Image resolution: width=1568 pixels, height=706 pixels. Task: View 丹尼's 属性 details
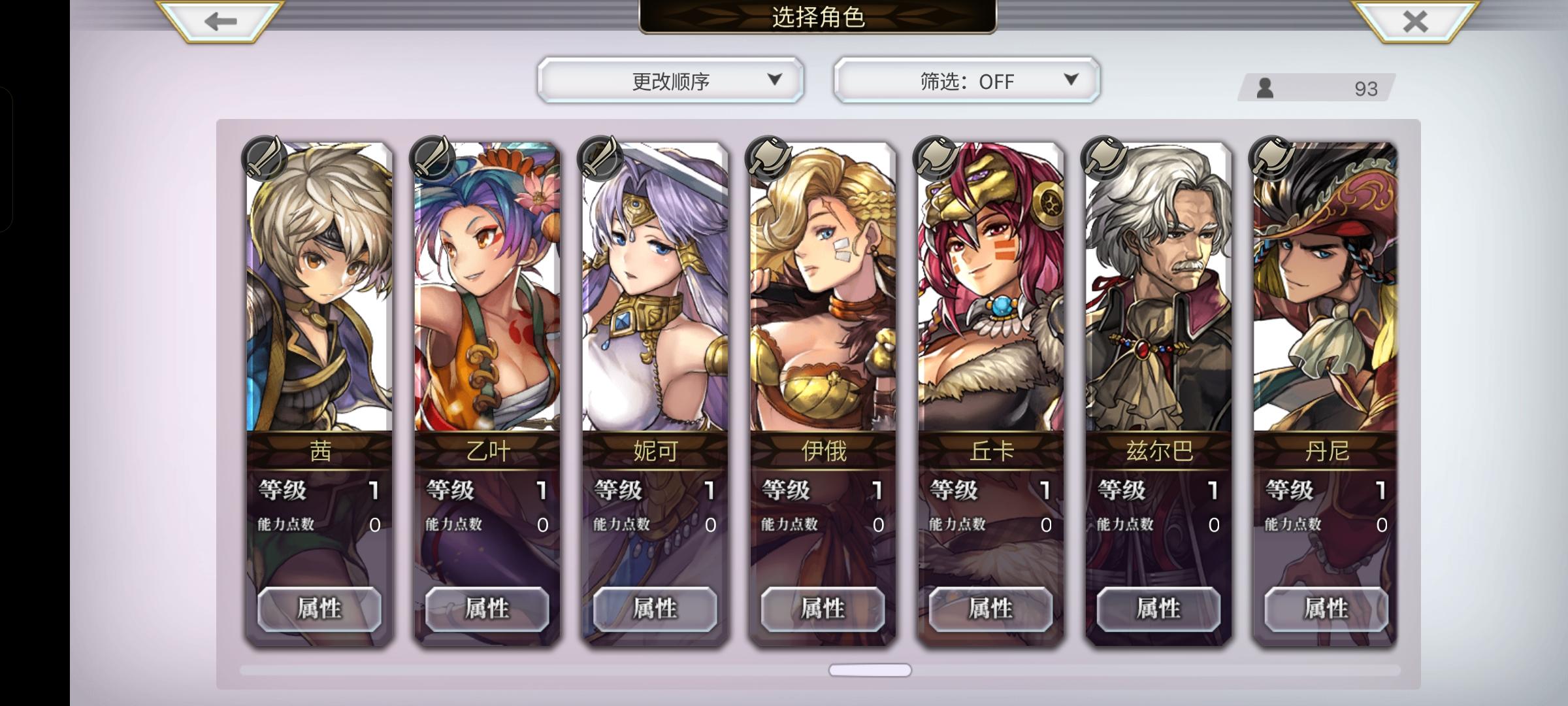coord(1327,609)
